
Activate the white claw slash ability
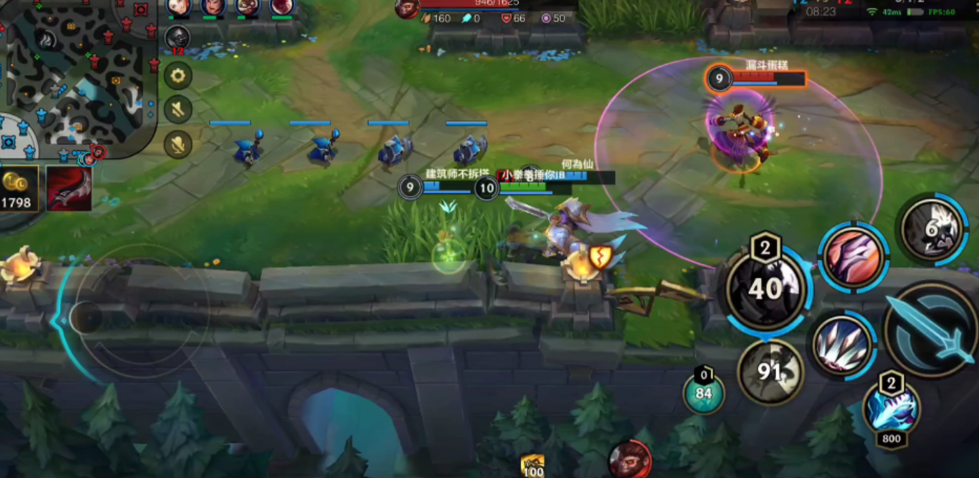pos(842,345)
